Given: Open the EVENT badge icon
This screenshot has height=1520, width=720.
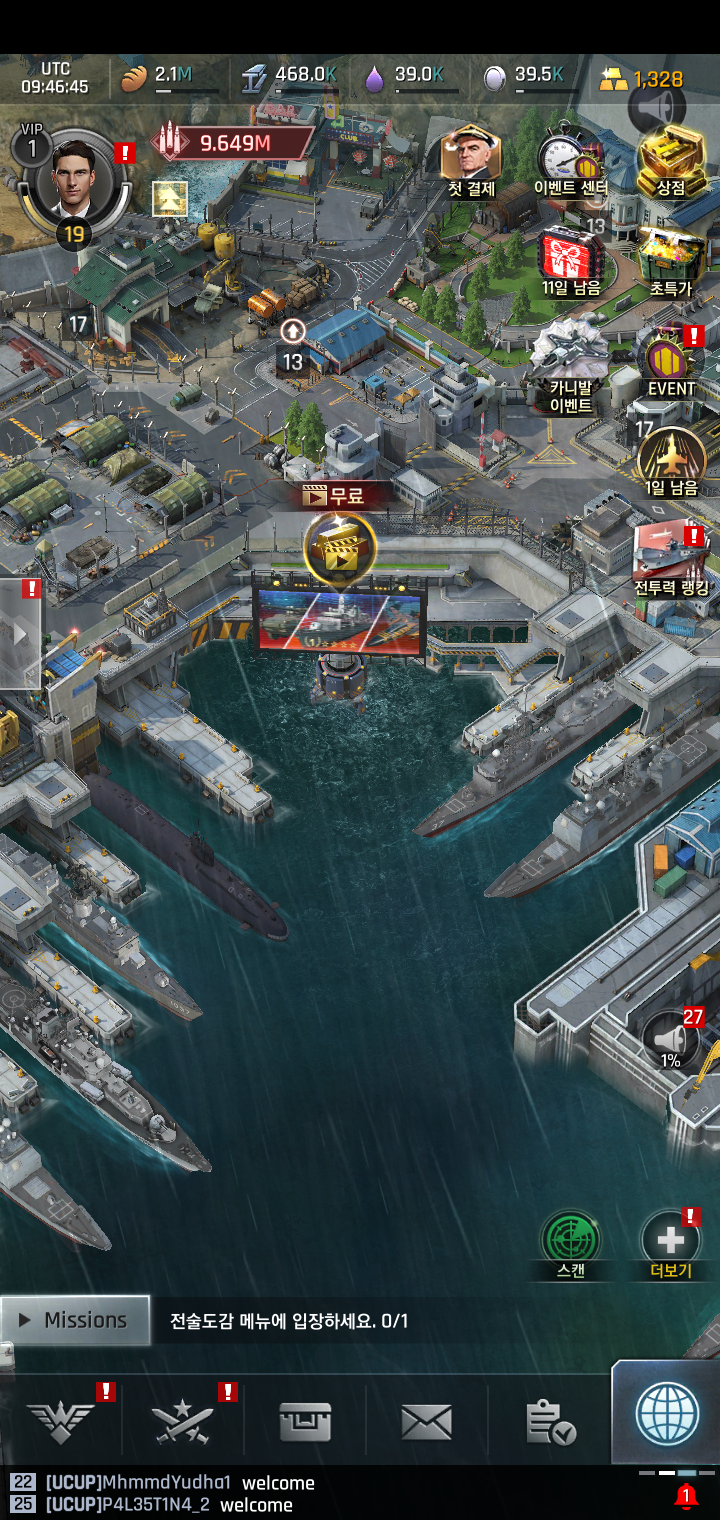Looking at the screenshot, I should coord(670,358).
